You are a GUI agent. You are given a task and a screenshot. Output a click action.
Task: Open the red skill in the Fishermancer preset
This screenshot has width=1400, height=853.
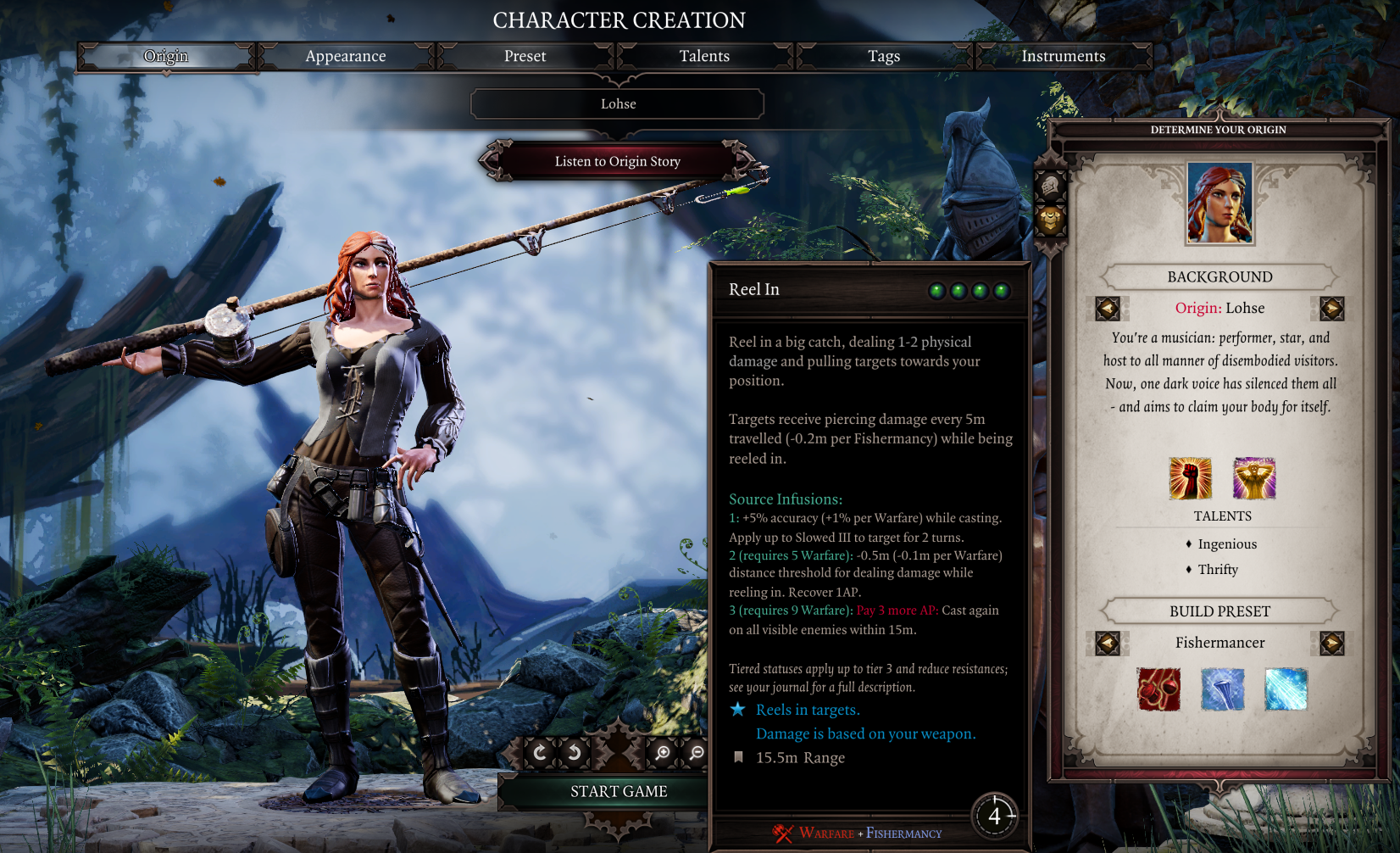tap(1158, 689)
